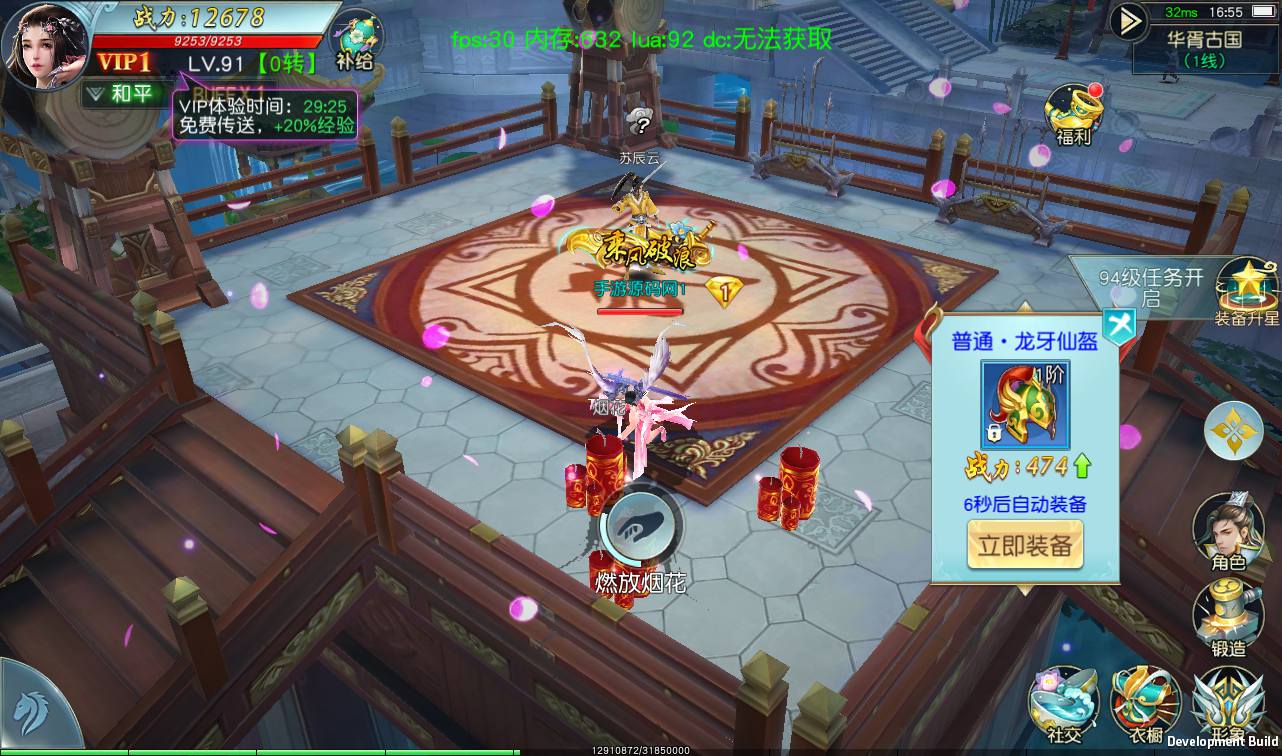Click the player portrait avatar

click(45, 45)
